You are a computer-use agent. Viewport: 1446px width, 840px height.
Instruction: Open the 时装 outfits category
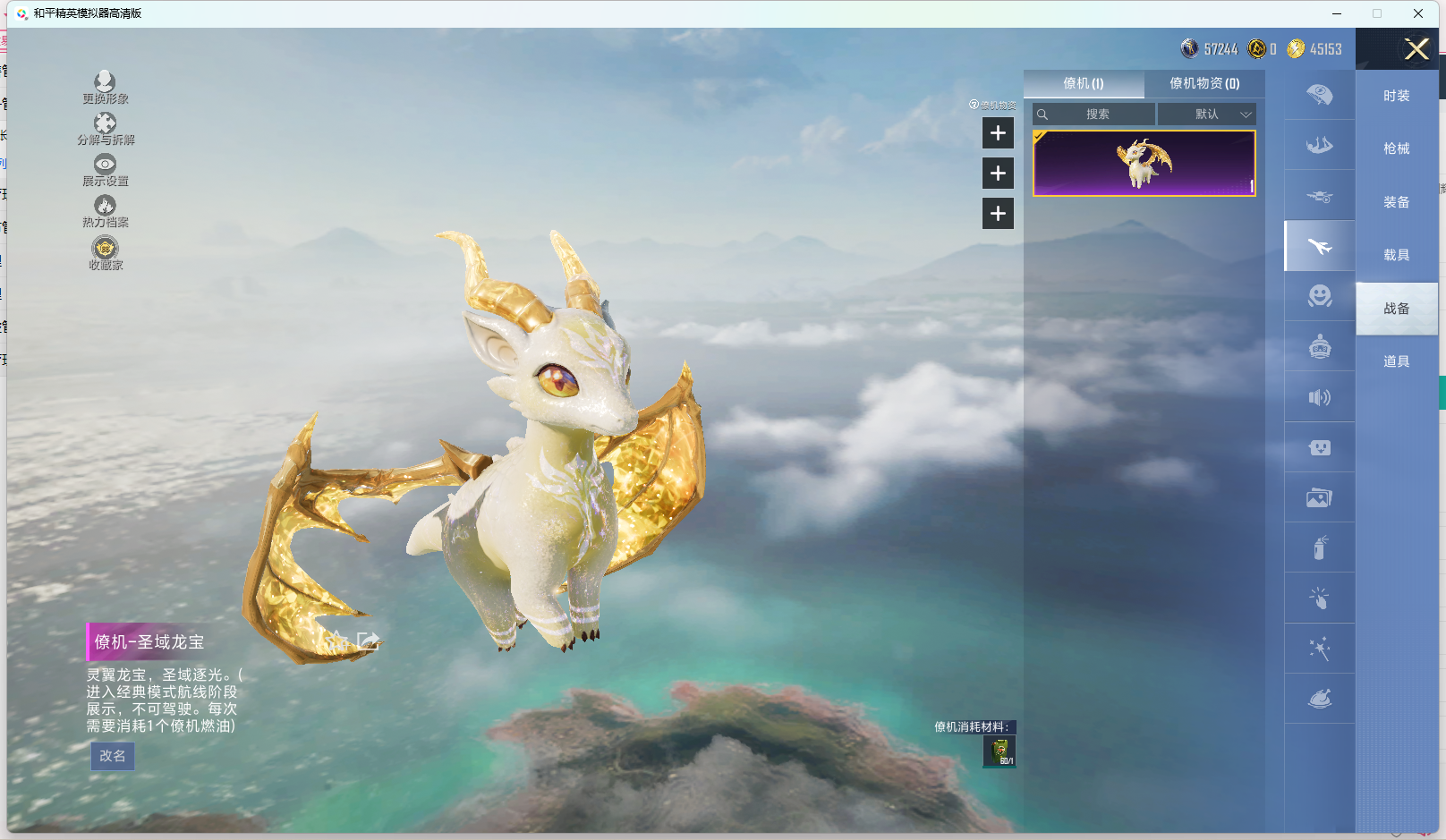point(1396,96)
